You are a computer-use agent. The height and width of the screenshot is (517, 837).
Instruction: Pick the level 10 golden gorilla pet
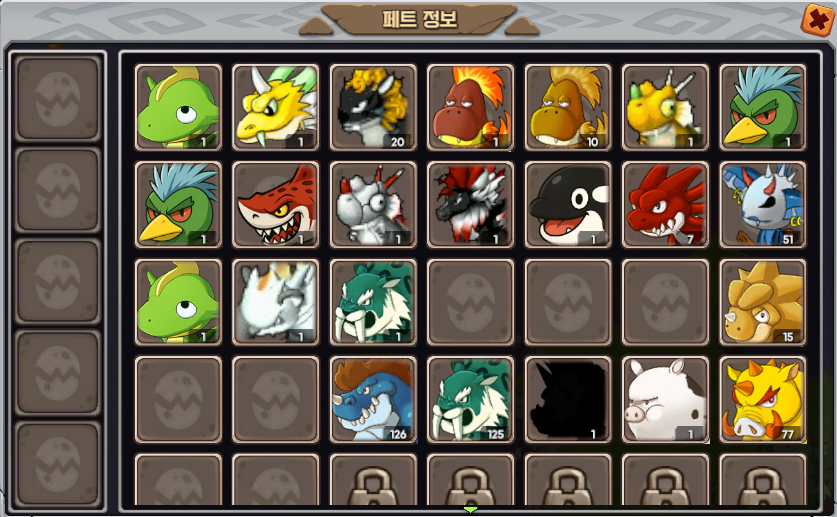(x=567, y=107)
